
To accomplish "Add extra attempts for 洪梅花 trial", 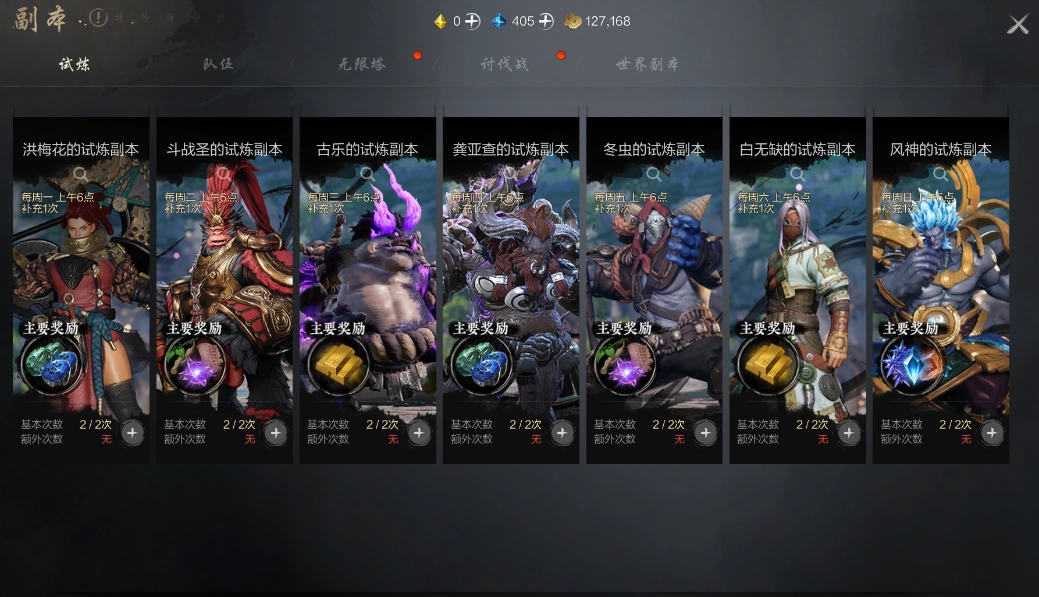I will [132, 432].
